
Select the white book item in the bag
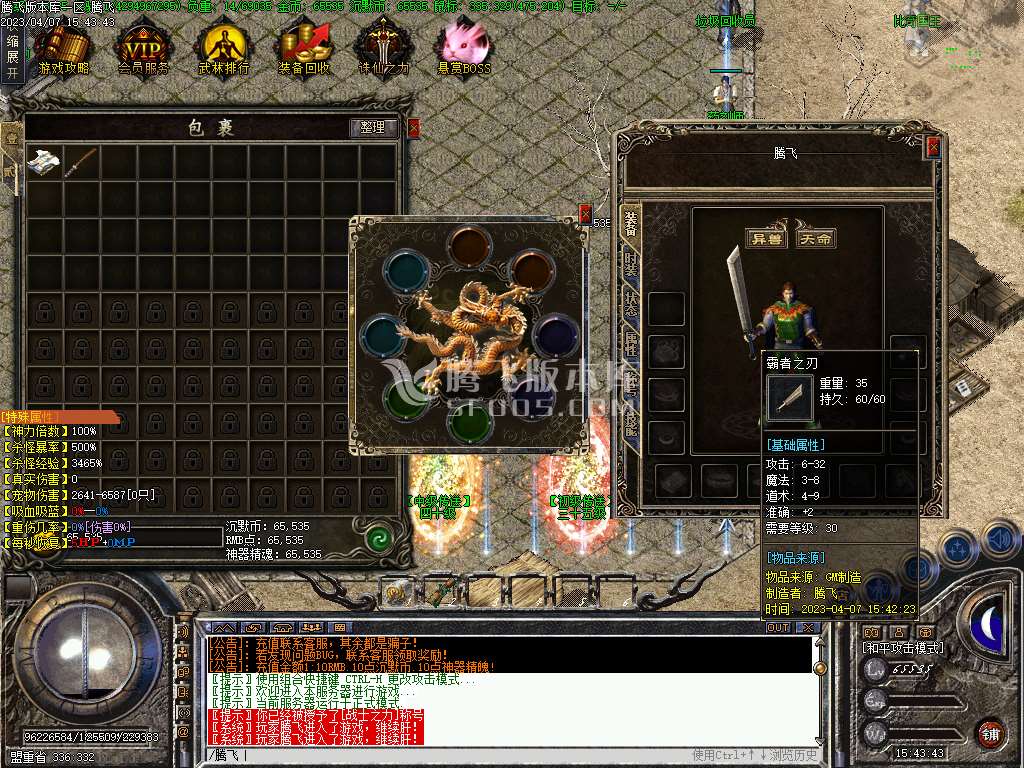tap(45, 163)
